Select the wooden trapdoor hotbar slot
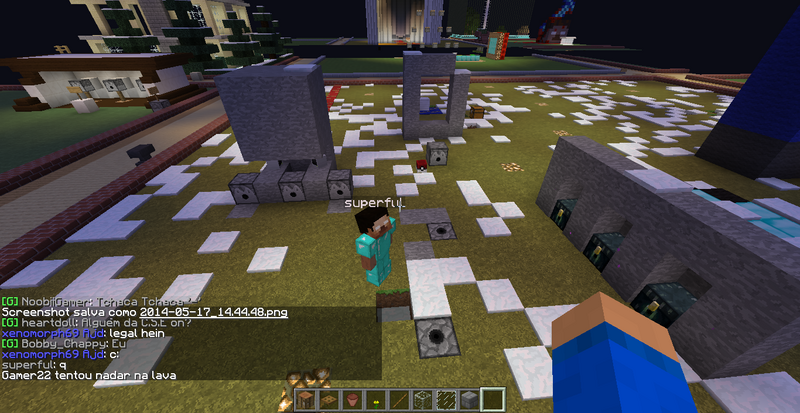 point(328,400)
